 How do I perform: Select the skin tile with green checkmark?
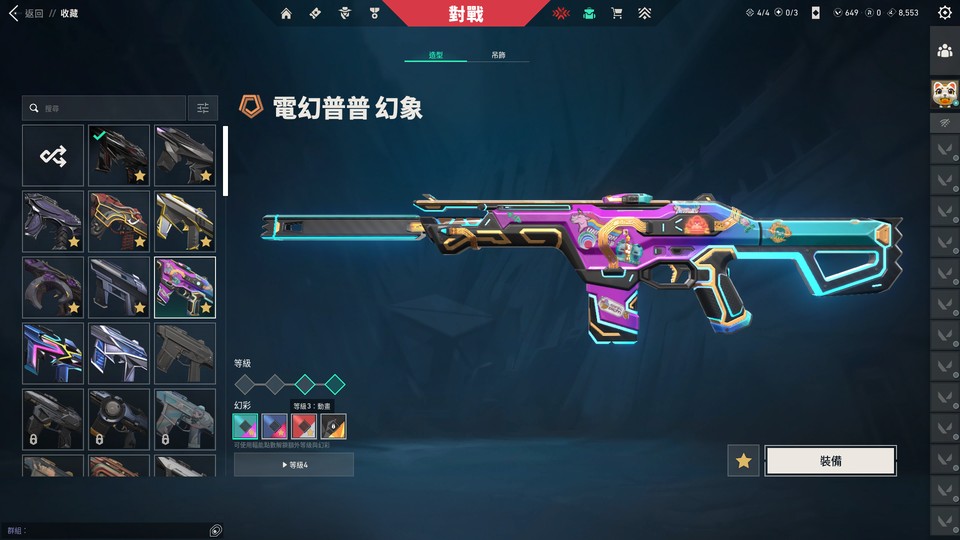click(119, 155)
